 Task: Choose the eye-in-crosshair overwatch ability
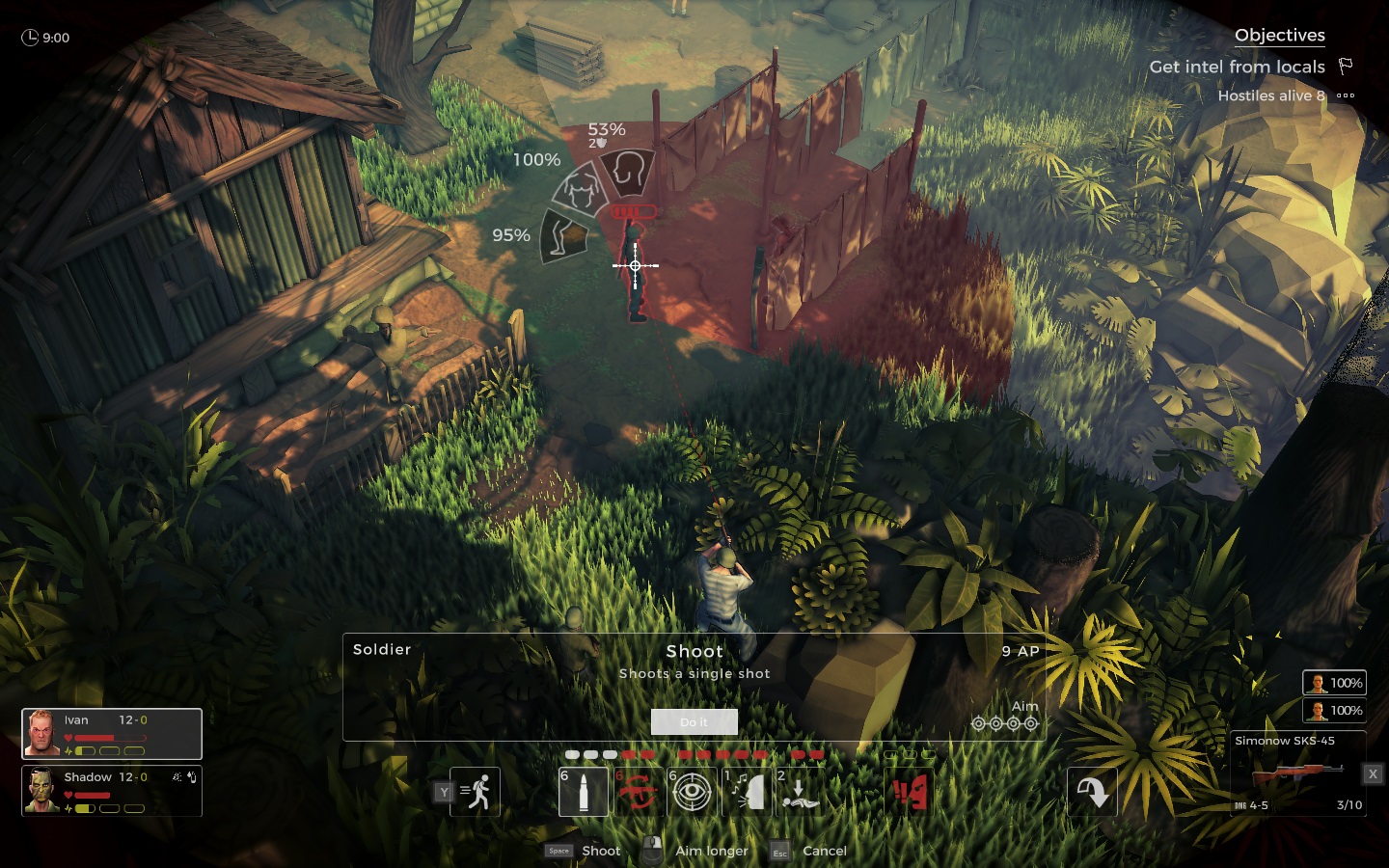click(x=691, y=792)
